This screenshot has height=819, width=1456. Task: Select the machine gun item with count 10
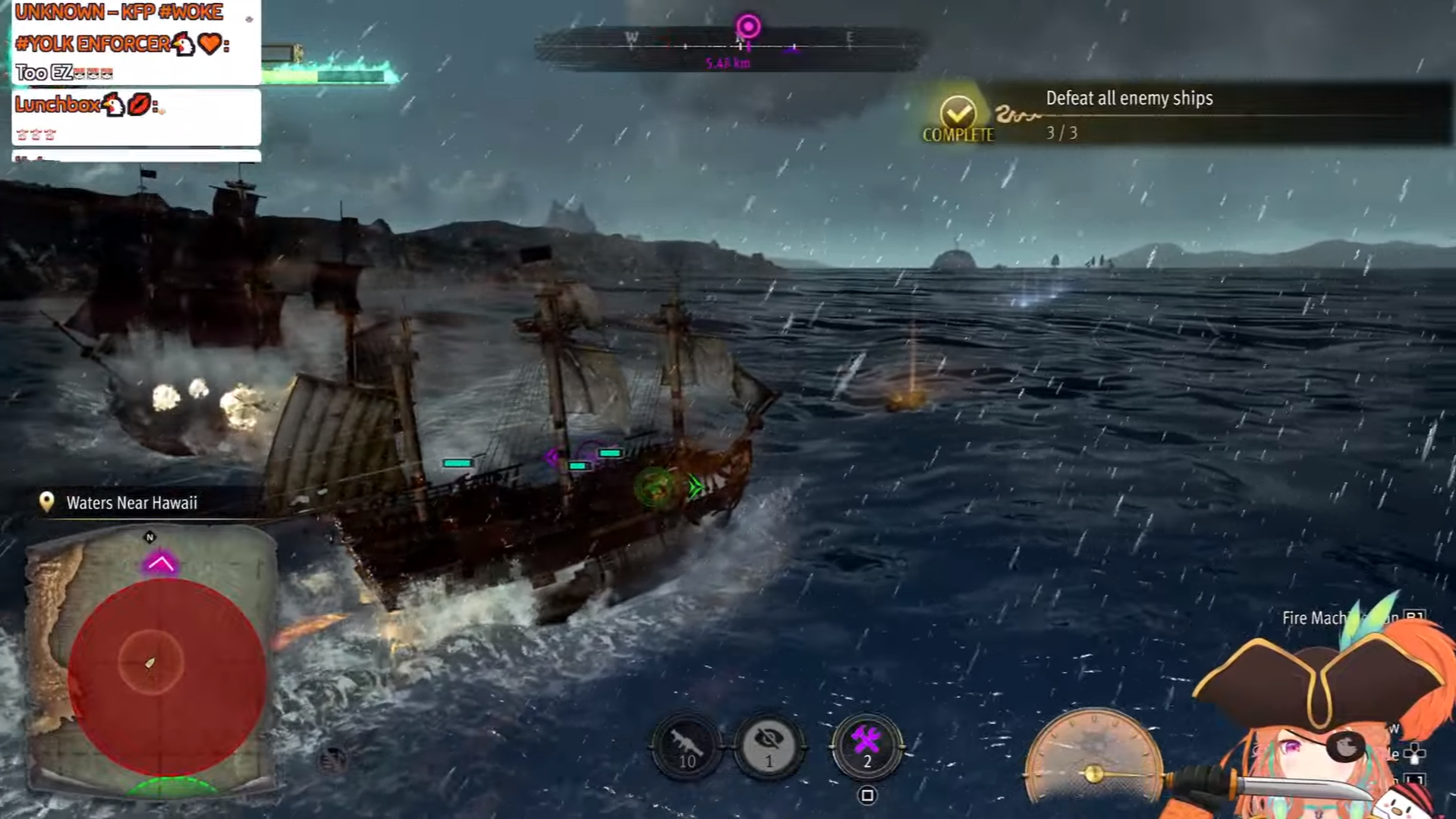687,745
